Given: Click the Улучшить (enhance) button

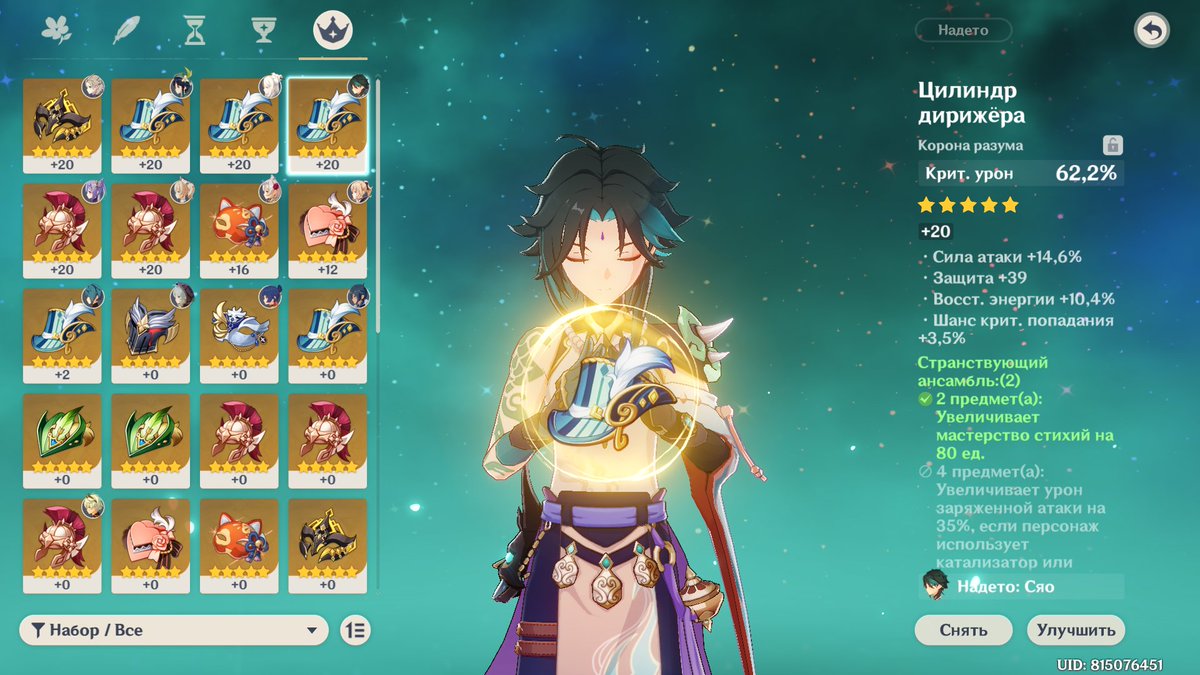Looking at the screenshot, I should coord(1075,630).
